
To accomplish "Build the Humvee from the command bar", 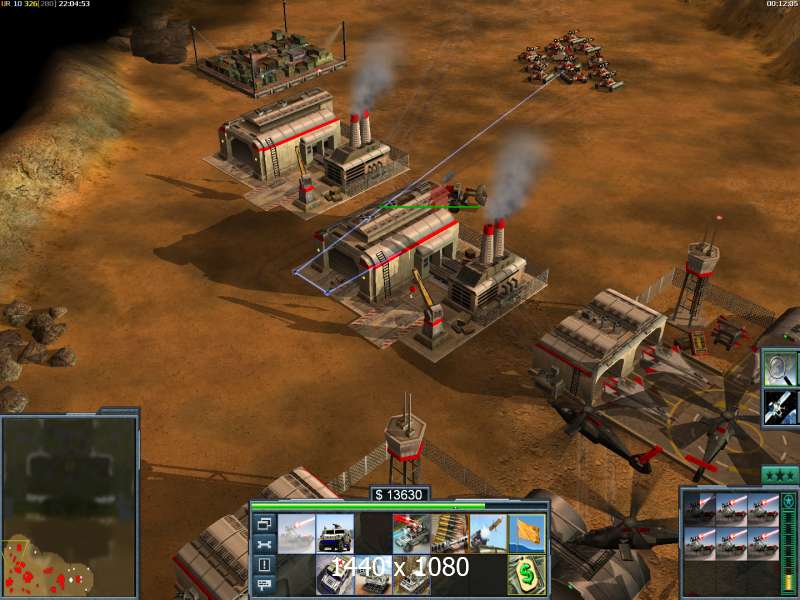I will point(336,534).
